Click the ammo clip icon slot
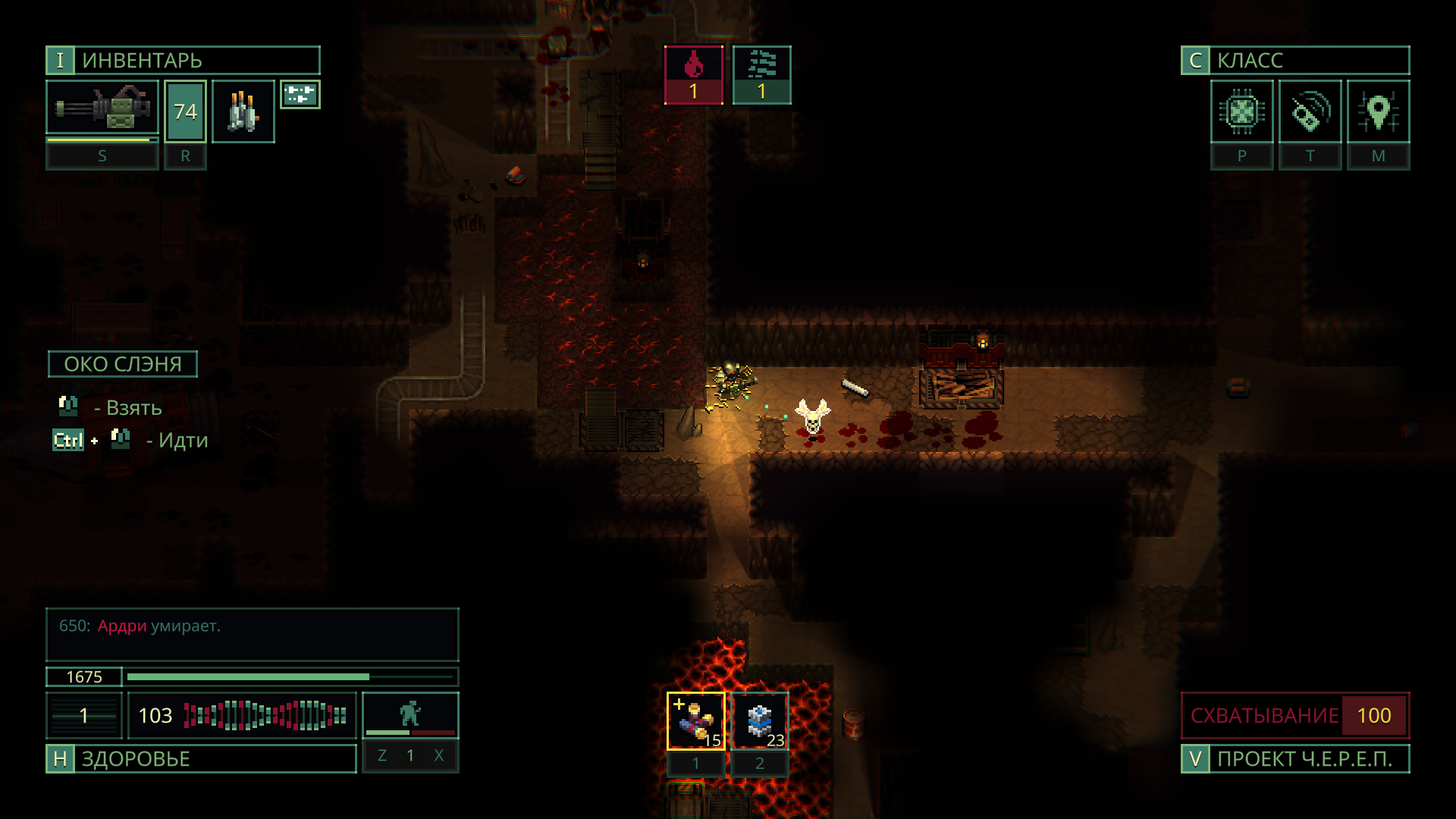 click(243, 111)
